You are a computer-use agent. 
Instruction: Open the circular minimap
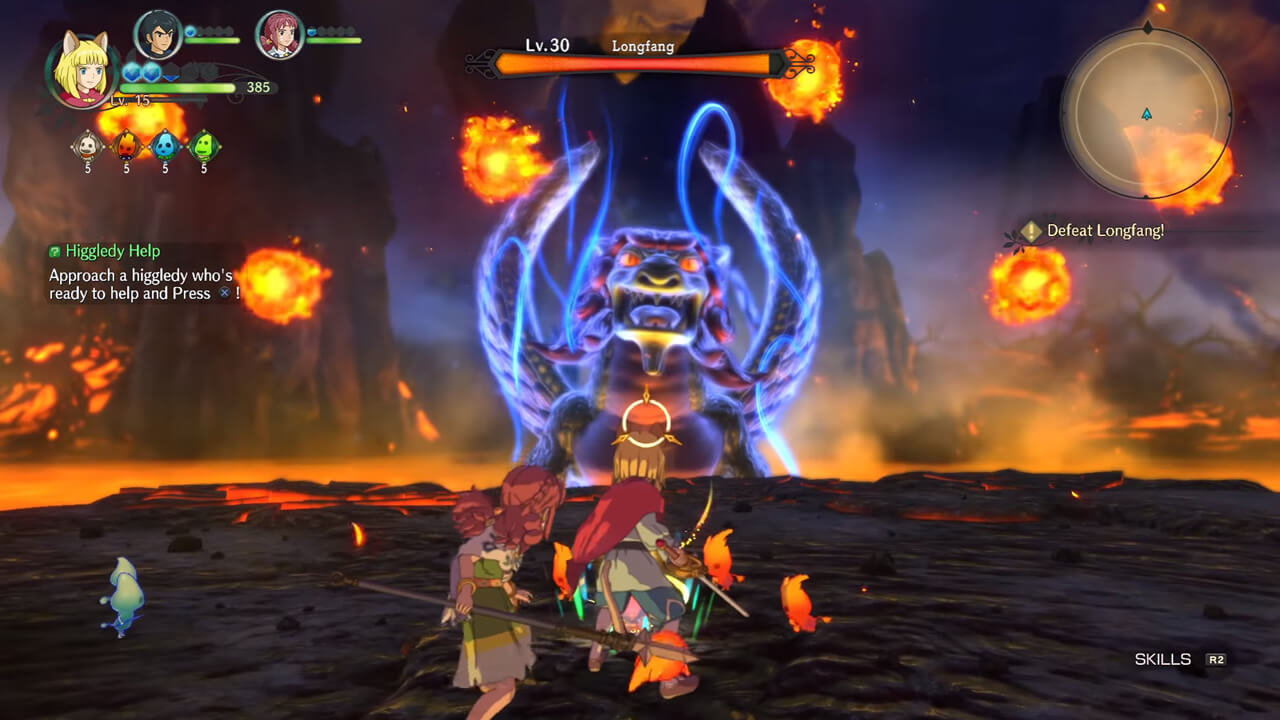1146,113
